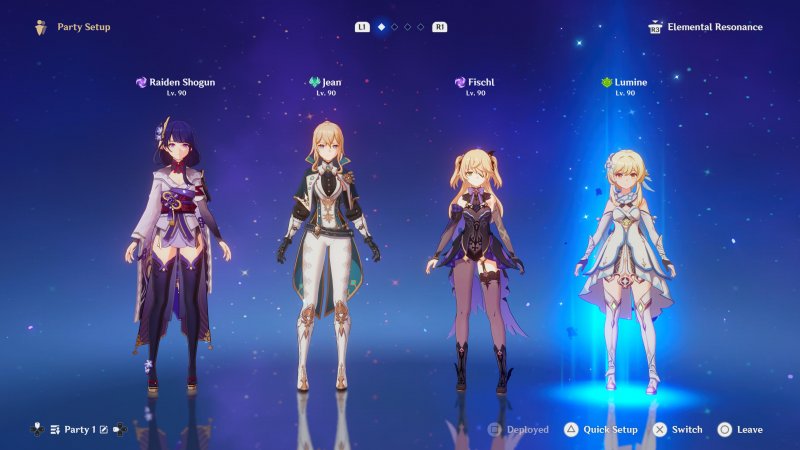
Task: Rename Party 1 with the edit icon
Action: point(104,430)
